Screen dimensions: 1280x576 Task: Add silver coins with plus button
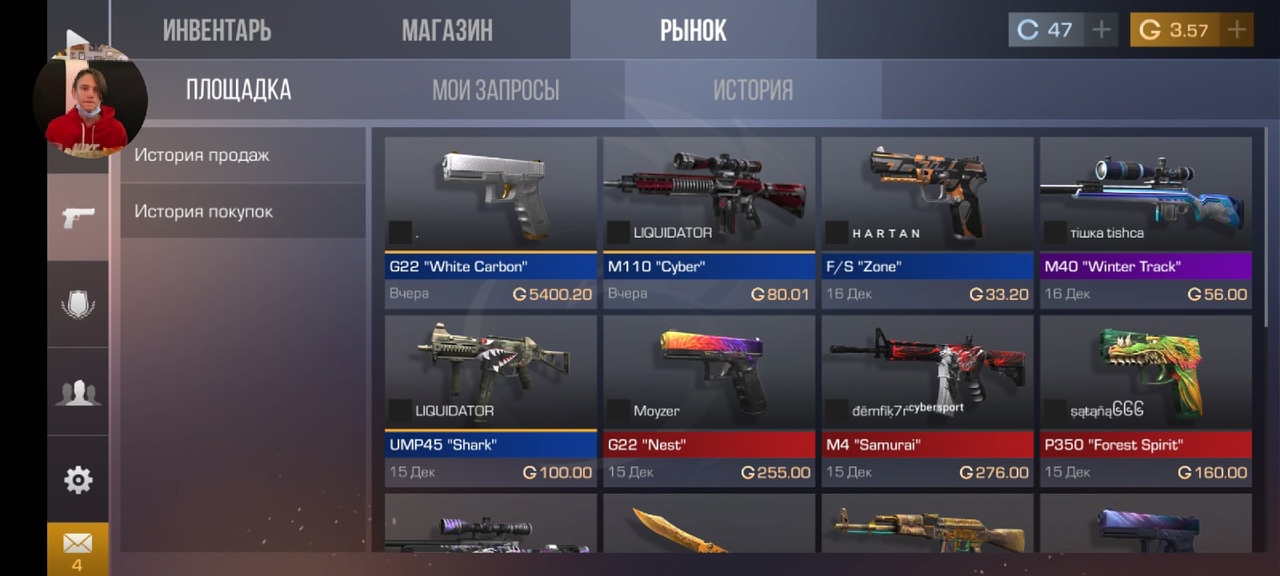click(1101, 30)
